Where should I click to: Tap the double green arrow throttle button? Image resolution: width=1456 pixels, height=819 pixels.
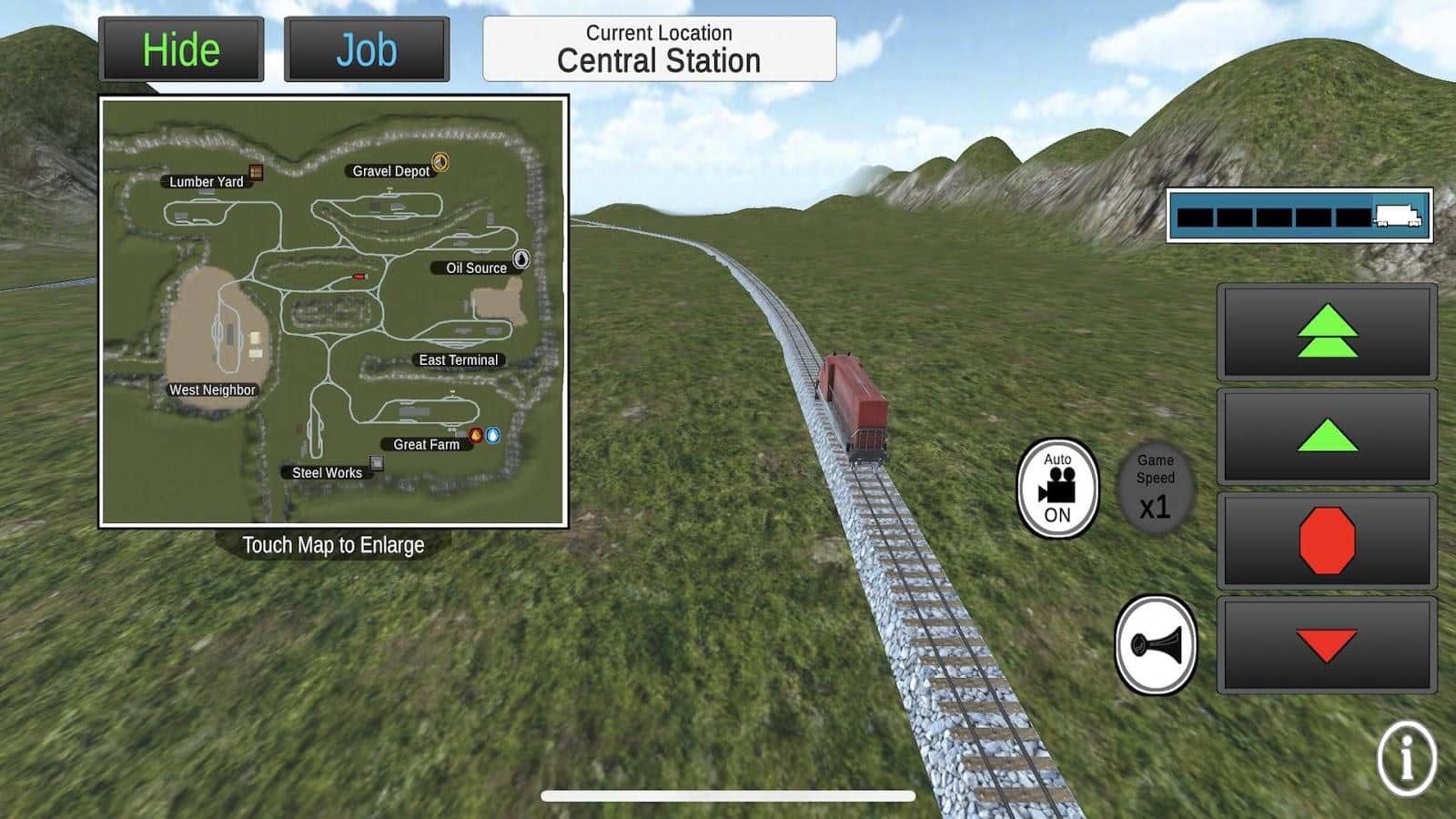click(1327, 331)
